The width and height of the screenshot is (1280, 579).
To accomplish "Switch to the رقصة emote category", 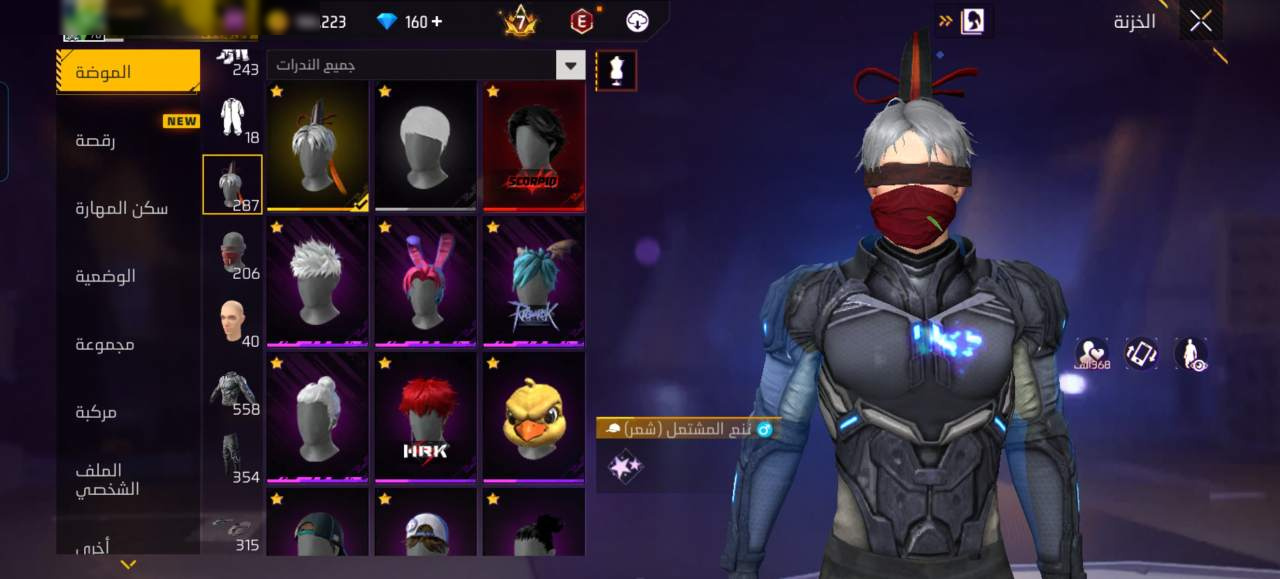I will click(96, 140).
